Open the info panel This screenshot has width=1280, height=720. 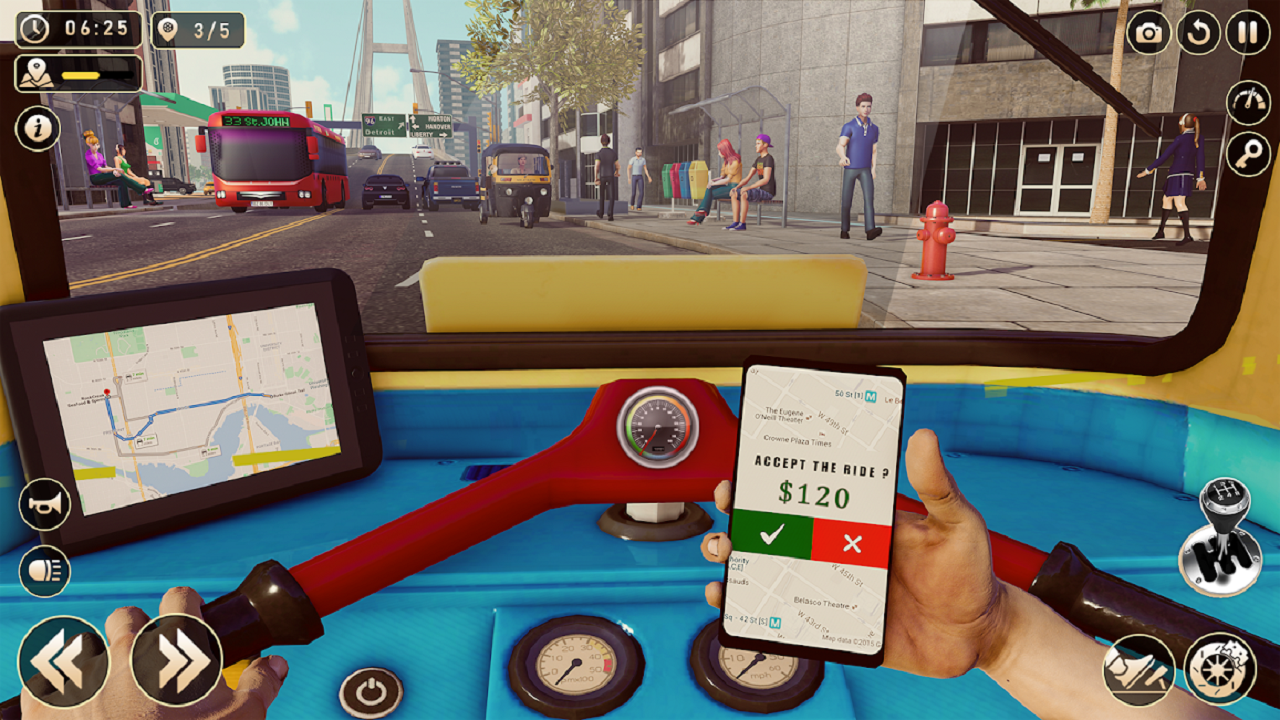(x=37, y=129)
